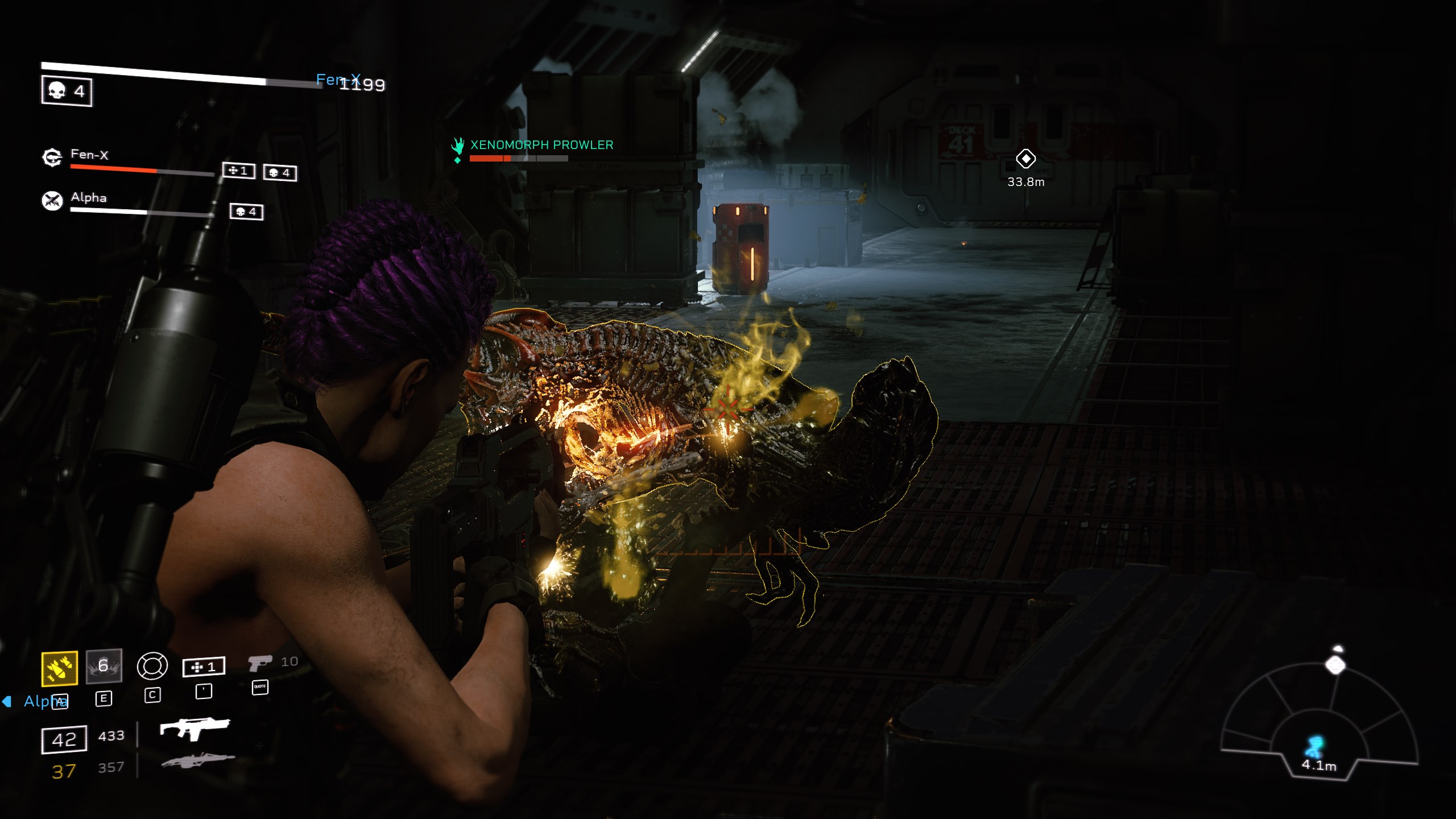Image resolution: width=1456 pixels, height=819 pixels.
Task: Select teammate Alpha in the squad list
Action: [x=88, y=198]
